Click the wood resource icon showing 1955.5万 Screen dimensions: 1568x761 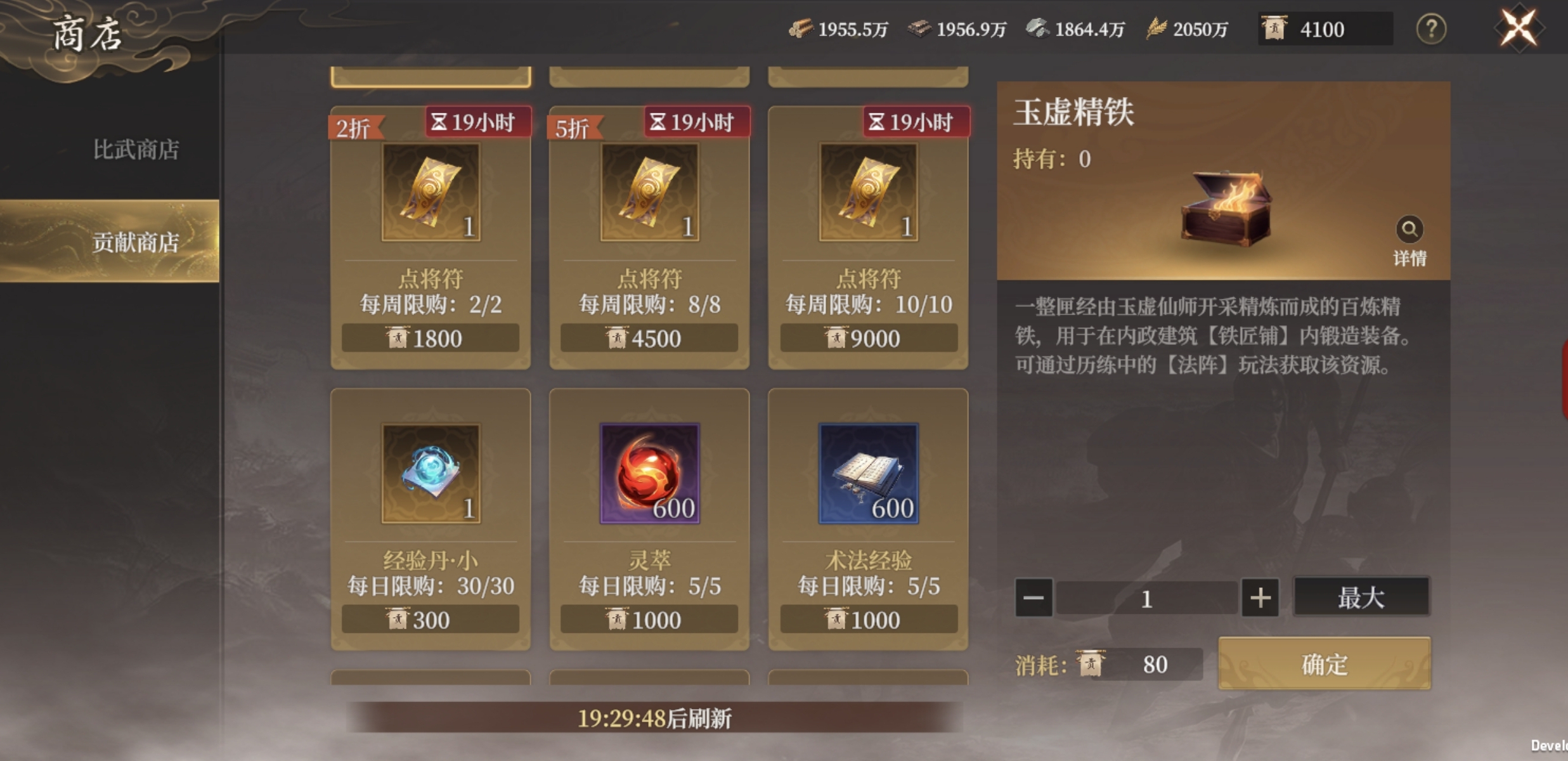[x=801, y=28]
